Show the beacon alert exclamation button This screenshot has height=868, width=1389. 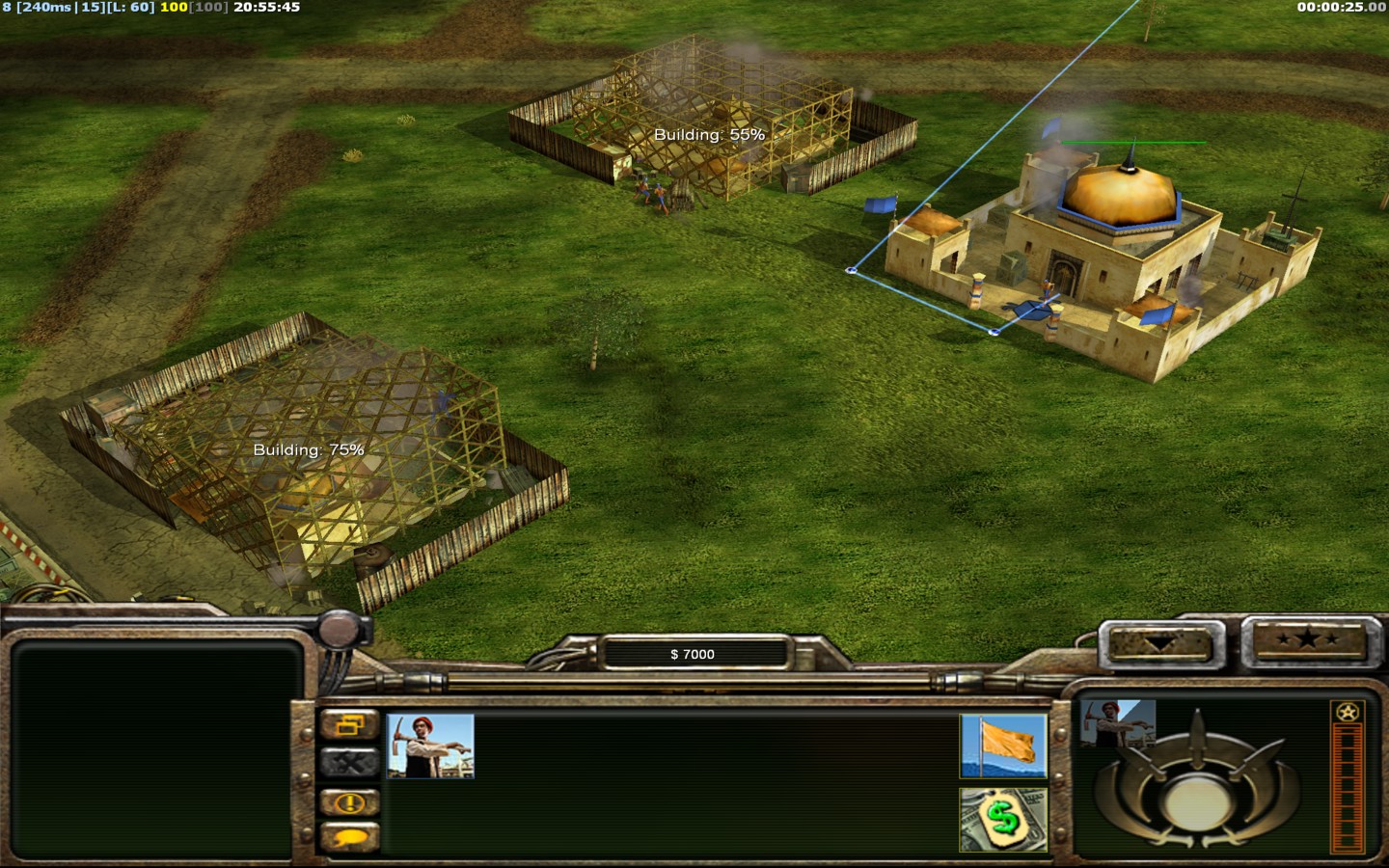[x=349, y=801]
